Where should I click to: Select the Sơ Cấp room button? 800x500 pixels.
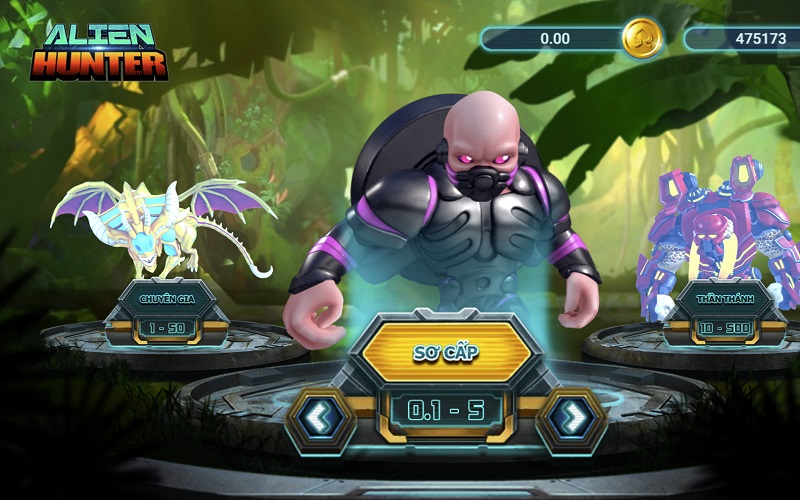point(446,352)
